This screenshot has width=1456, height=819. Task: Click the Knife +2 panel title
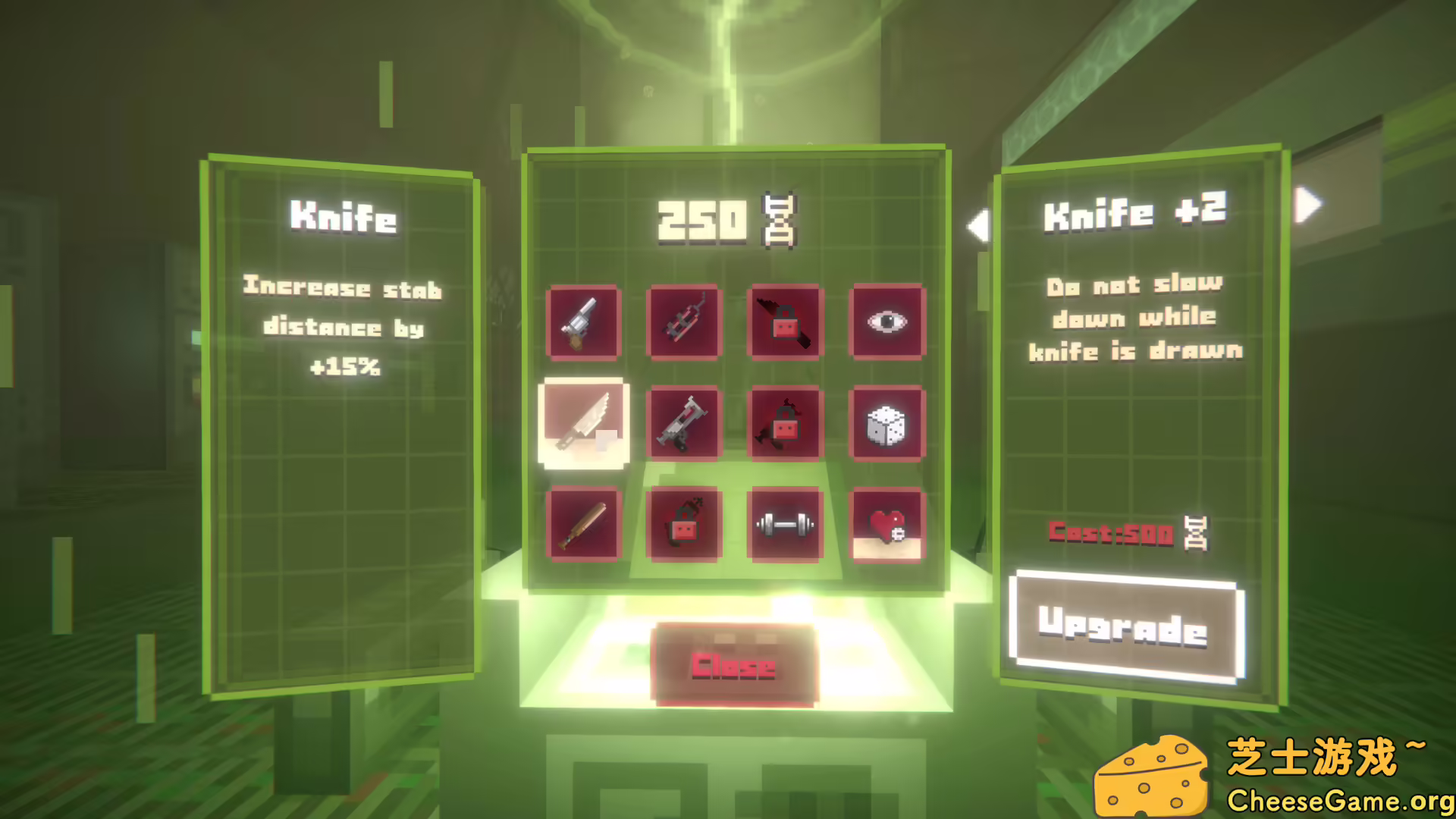pyautogui.click(x=1137, y=214)
